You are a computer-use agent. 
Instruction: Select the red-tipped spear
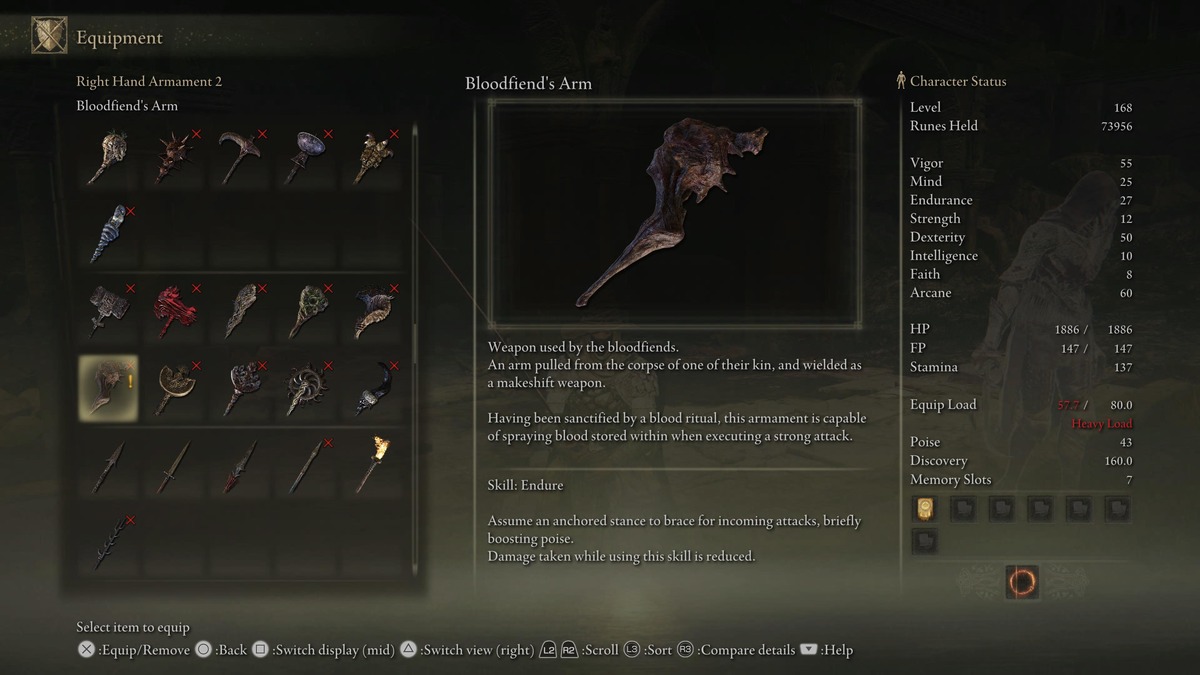(x=241, y=465)
